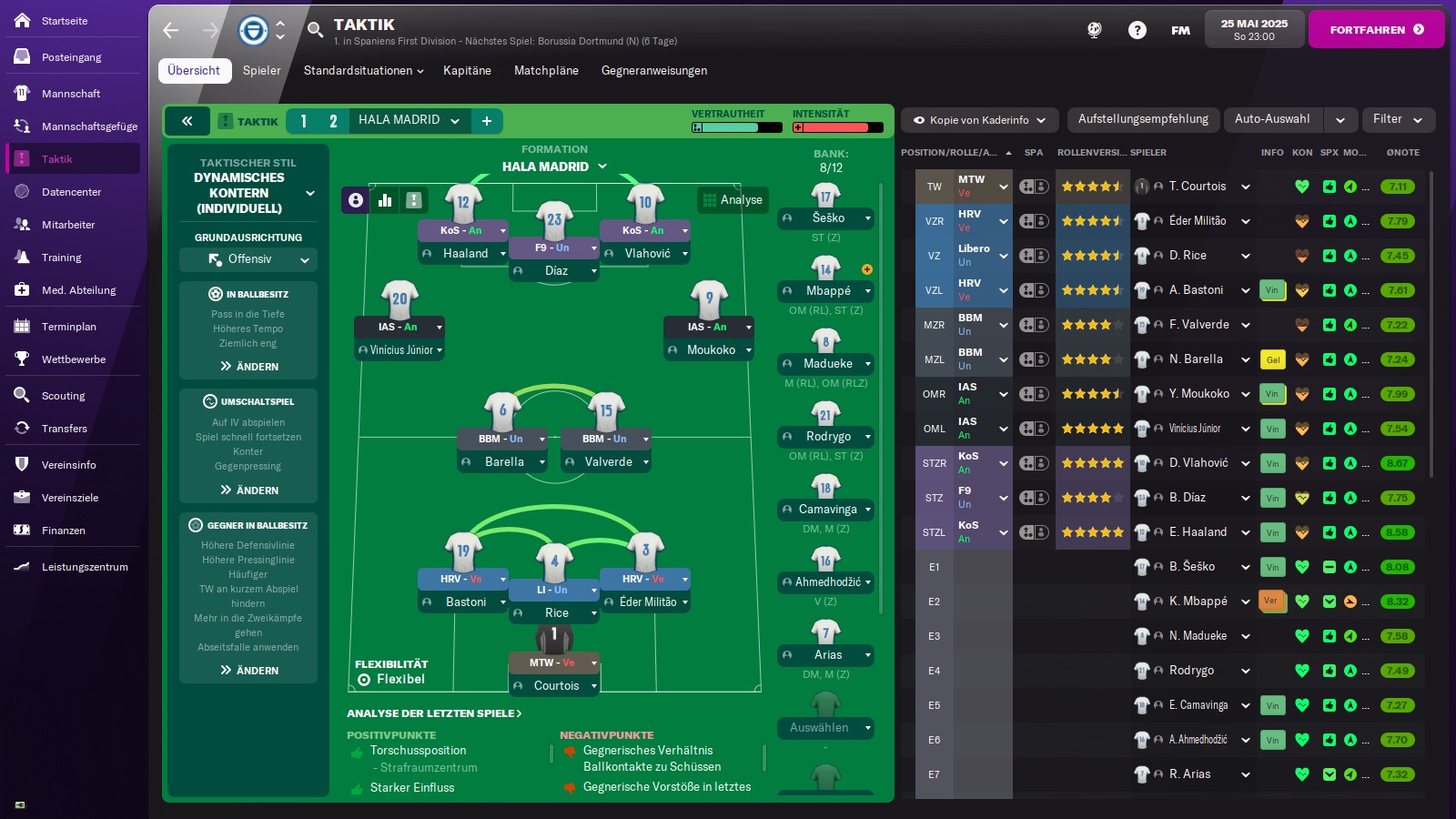Add a new tactic with plus button
Screen dimensions: 1456x819
point(487,121)
